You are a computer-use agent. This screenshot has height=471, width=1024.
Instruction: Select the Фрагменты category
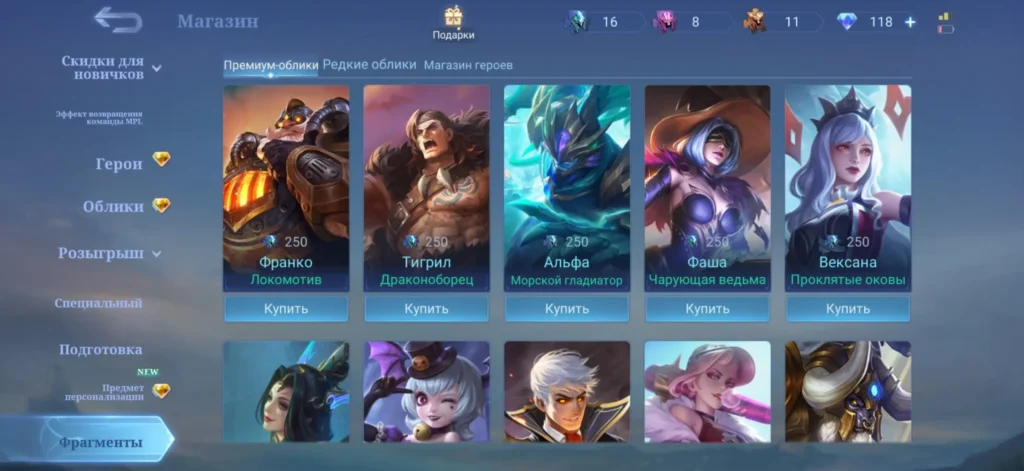click(100, 442)
